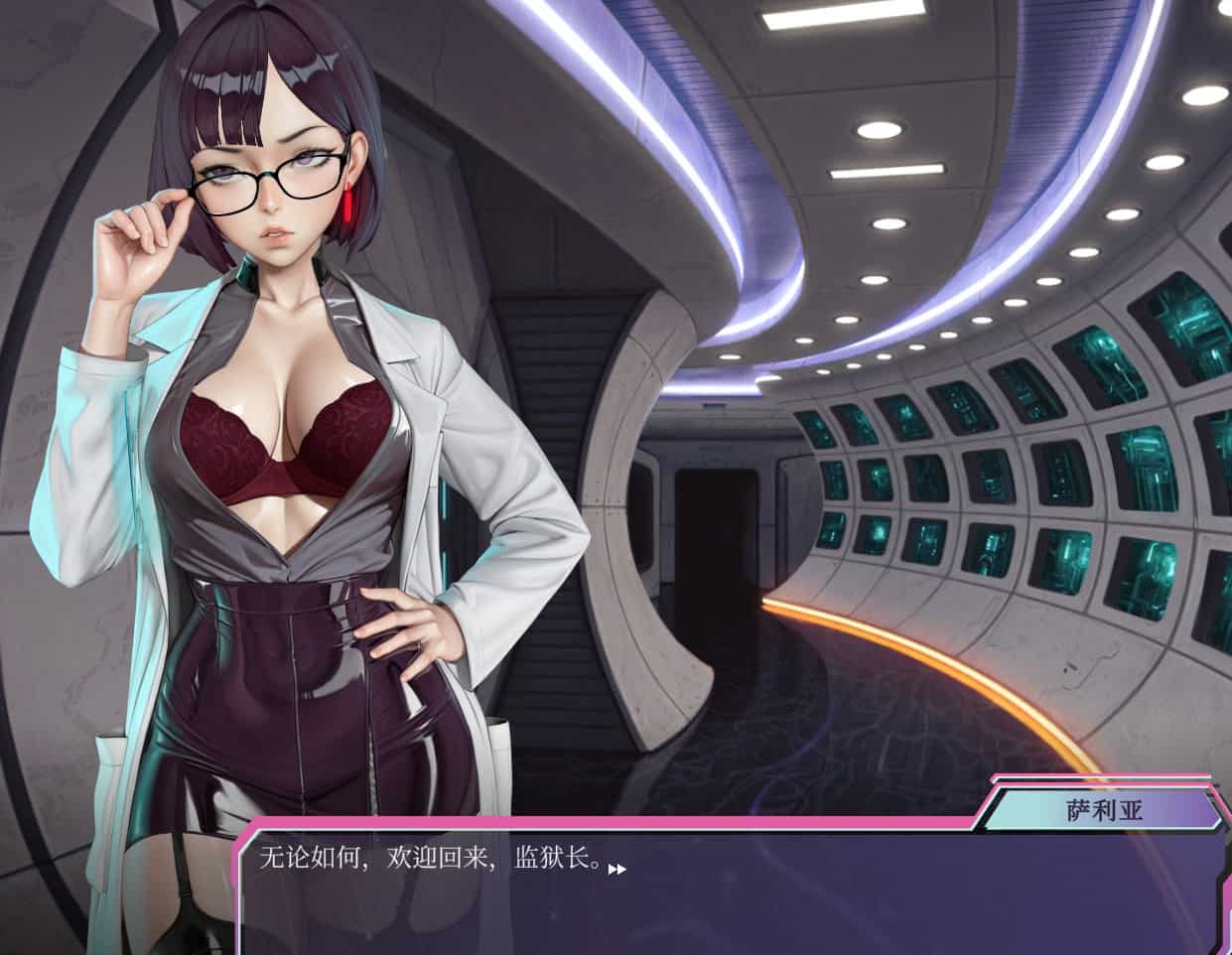The image size is (1232, 955).
Task: Click the double-arrow advance indicator
Action: pyautogui.click(x=617, y=870)
